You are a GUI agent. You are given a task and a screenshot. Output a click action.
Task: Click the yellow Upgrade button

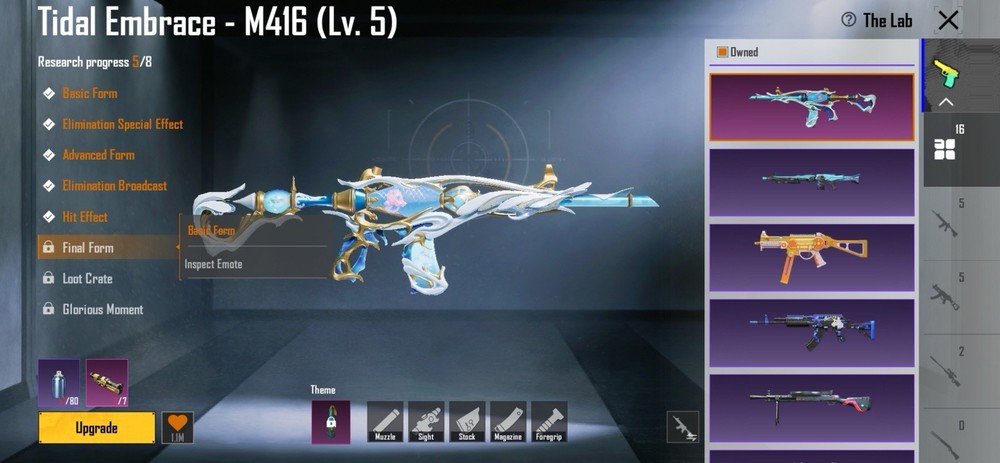coord(97,428)
